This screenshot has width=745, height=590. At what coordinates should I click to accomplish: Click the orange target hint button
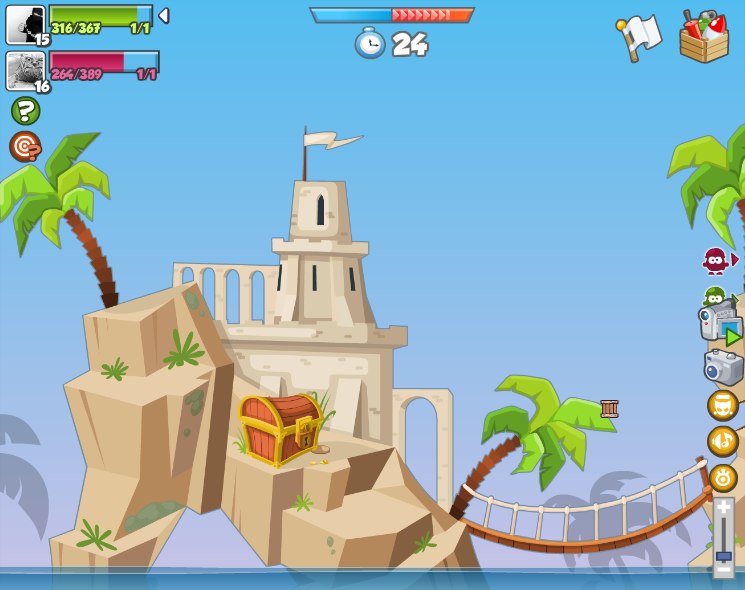25,147
